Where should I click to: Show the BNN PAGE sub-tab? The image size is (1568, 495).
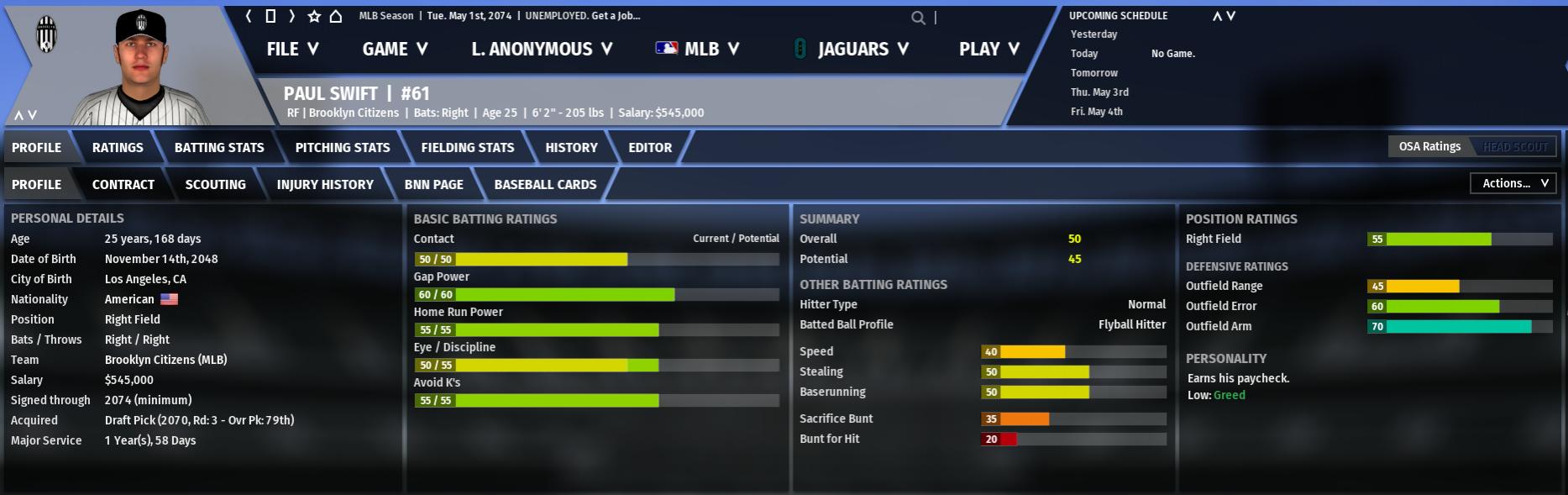click(x=434, y=184)
